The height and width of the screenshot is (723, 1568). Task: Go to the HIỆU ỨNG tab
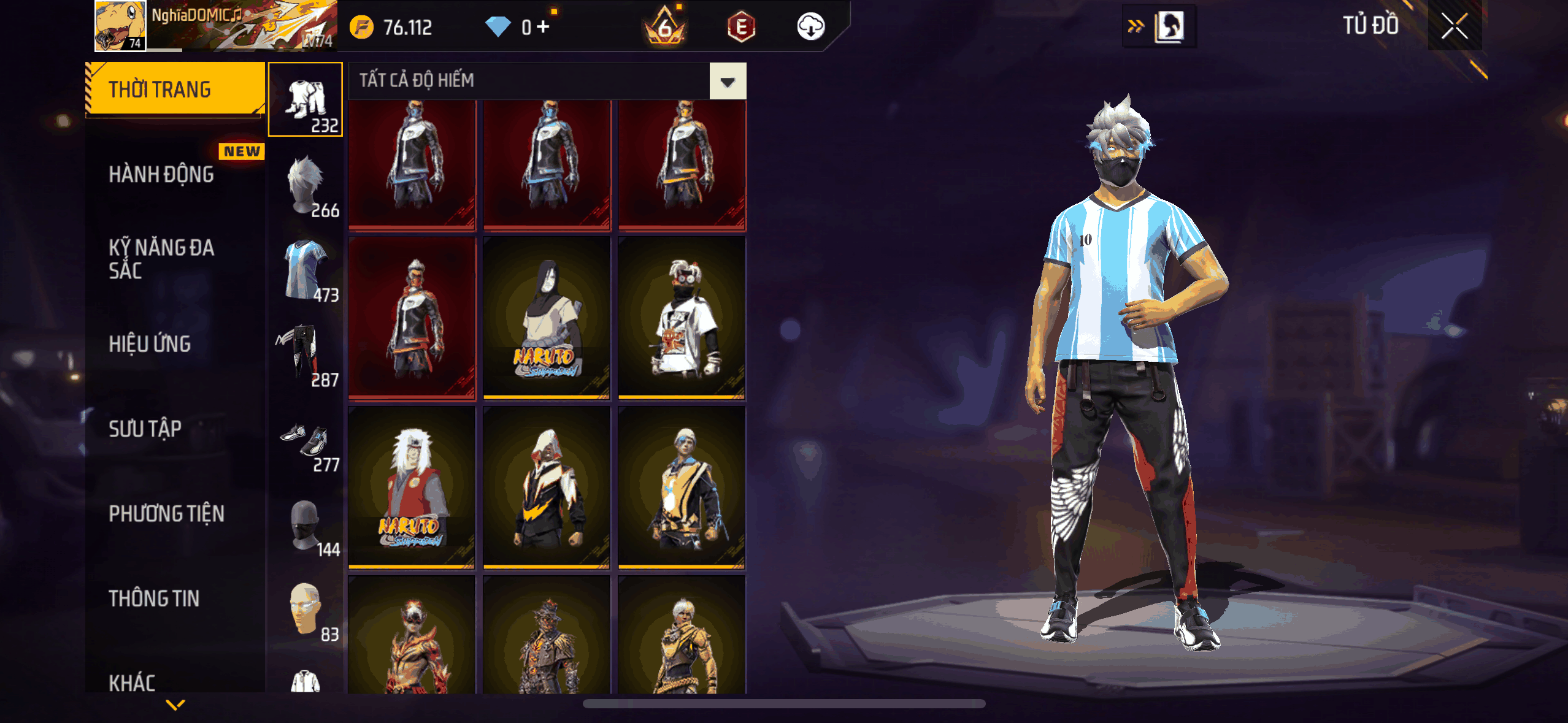[150, 344]
